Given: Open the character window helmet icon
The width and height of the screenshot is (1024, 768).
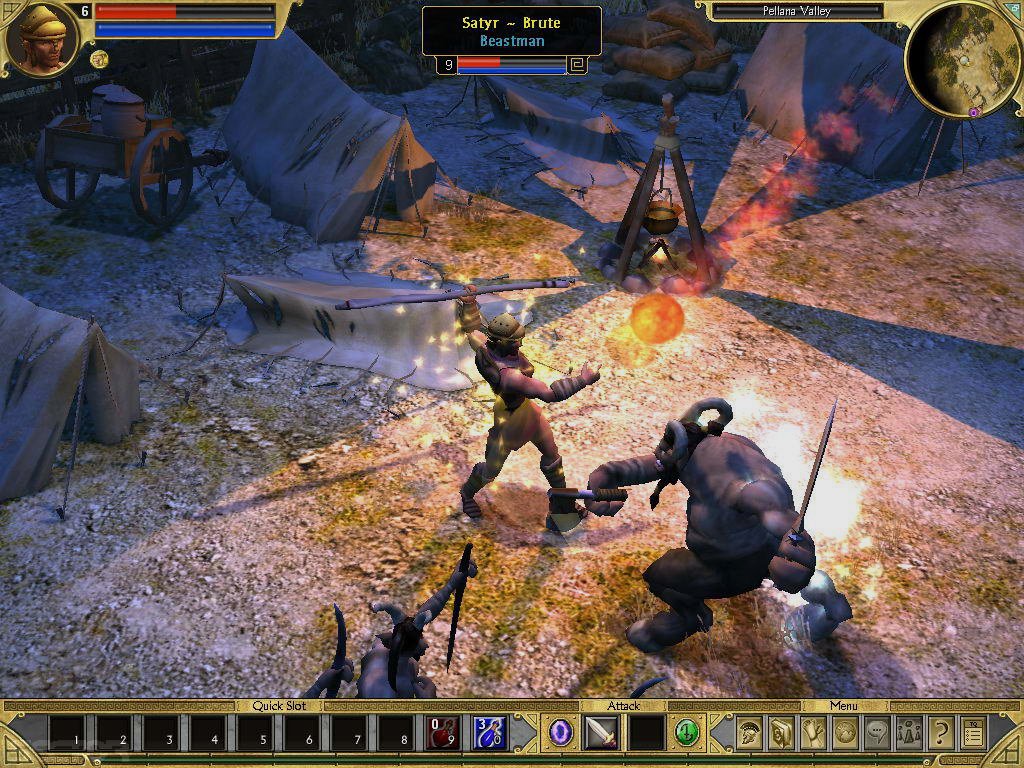Looking at the screenshot, I should point(749,734).
